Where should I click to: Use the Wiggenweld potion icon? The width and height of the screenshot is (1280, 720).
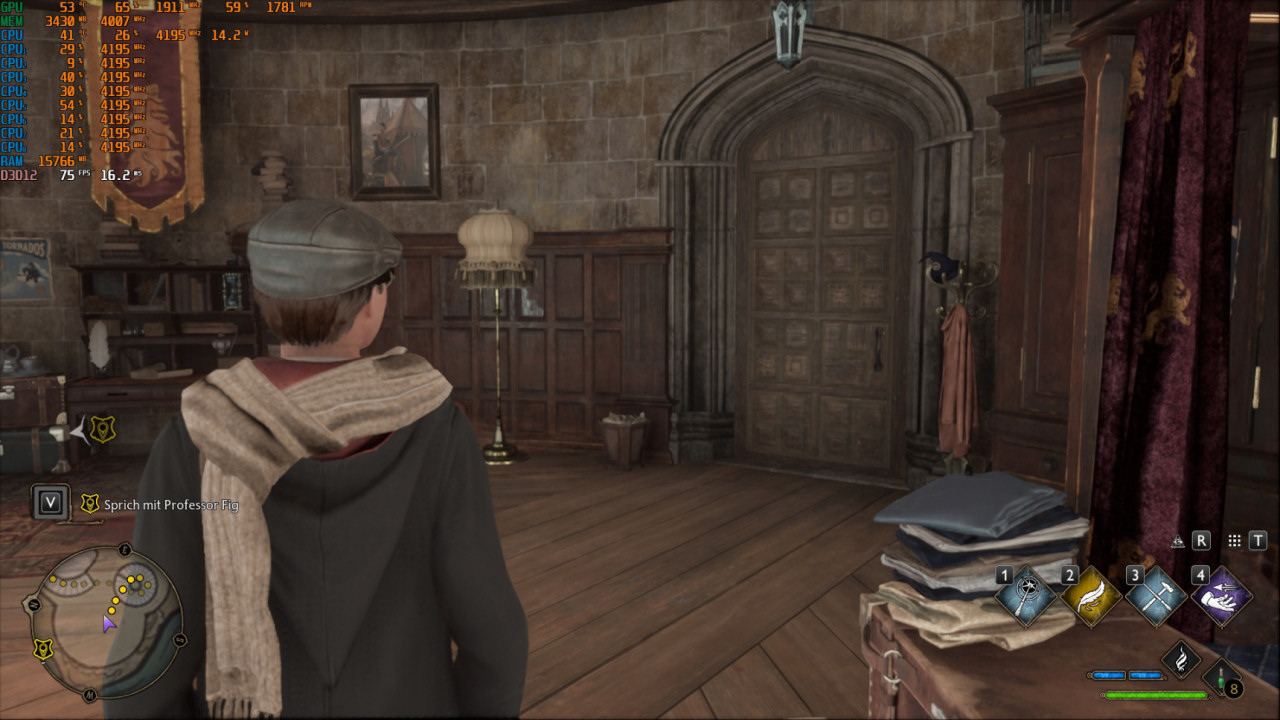pyautogui.click(x=1221, y=676)
